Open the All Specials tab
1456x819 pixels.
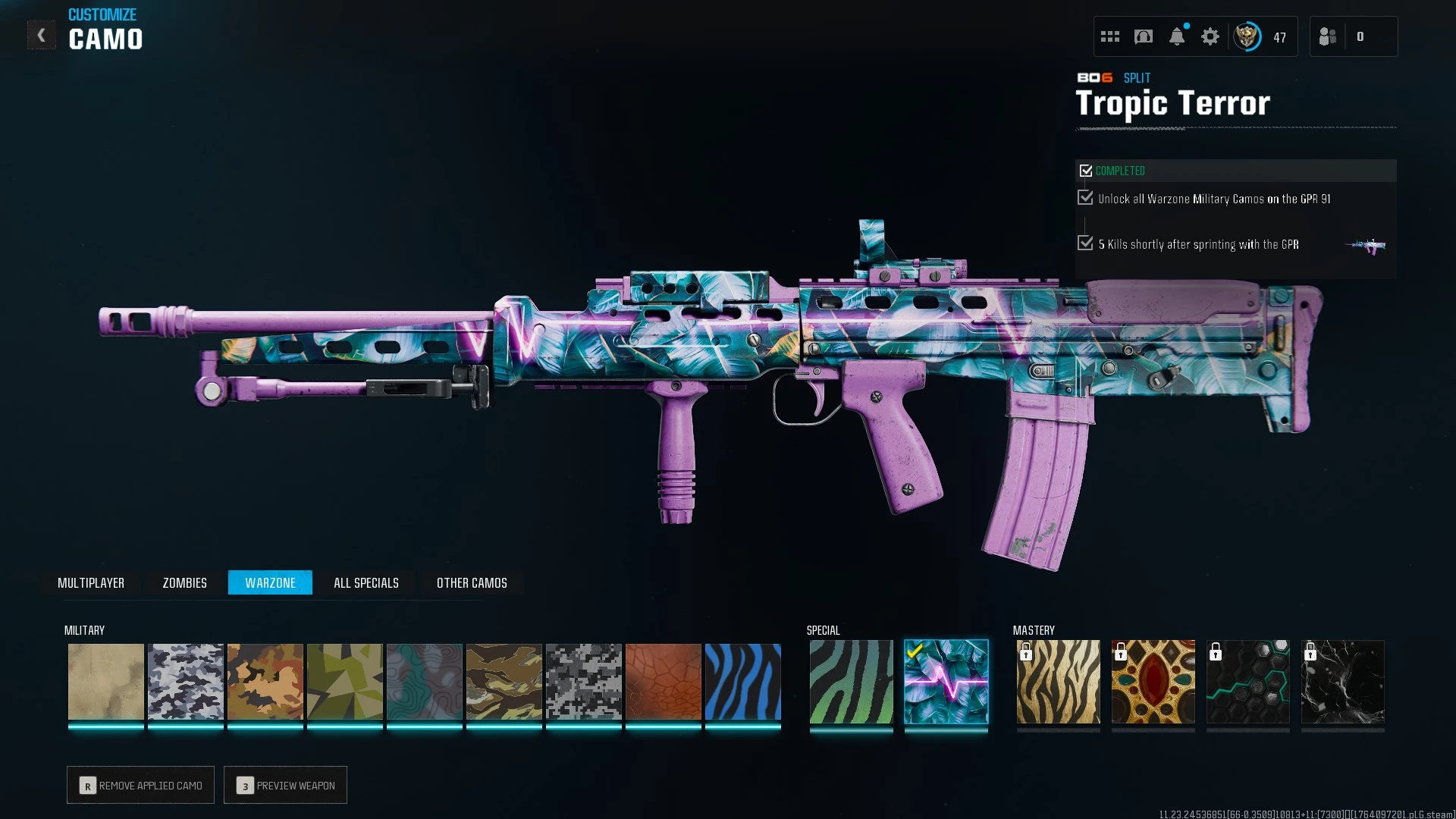pyautogui.click(x=366, y=582)
